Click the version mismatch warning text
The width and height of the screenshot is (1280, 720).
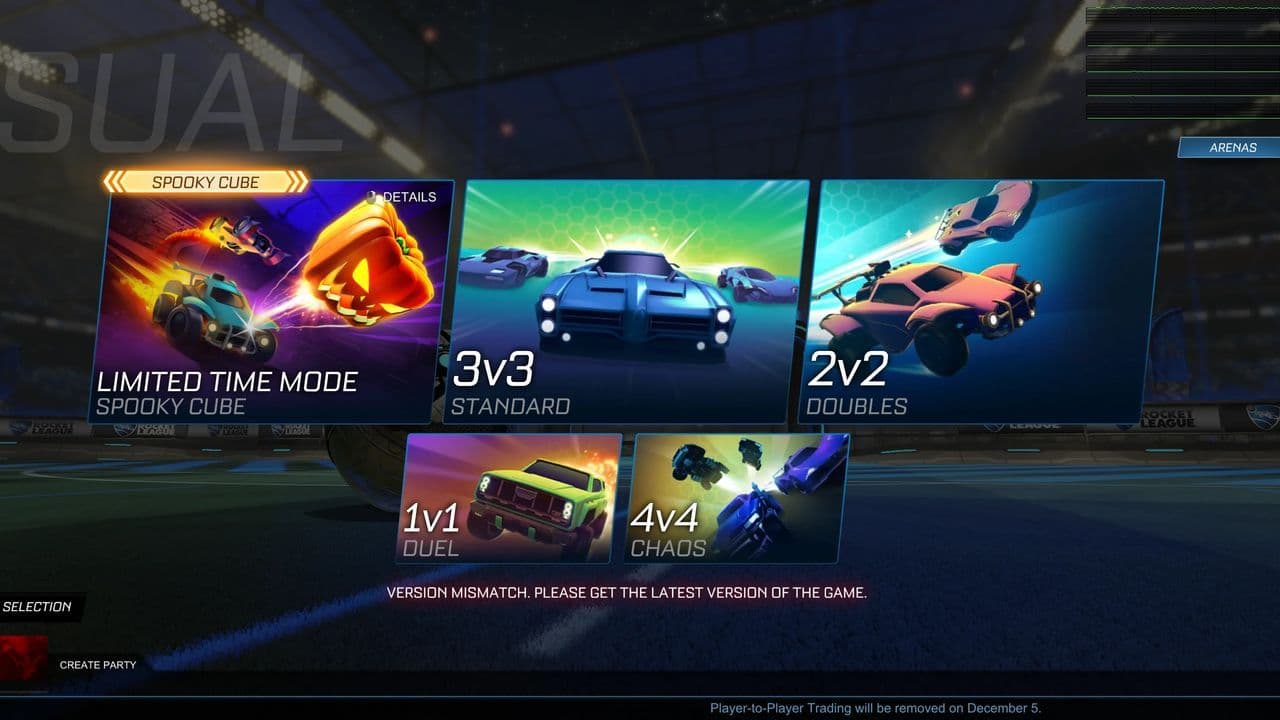pyautogui.click(x=631, y=591)
